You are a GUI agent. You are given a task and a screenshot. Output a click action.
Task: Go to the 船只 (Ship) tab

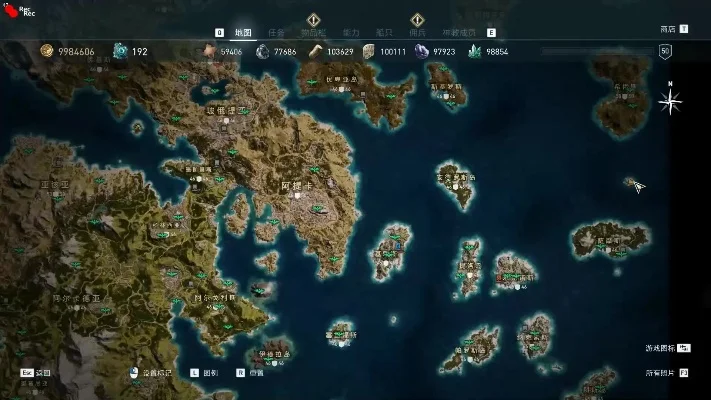point(385,32)
